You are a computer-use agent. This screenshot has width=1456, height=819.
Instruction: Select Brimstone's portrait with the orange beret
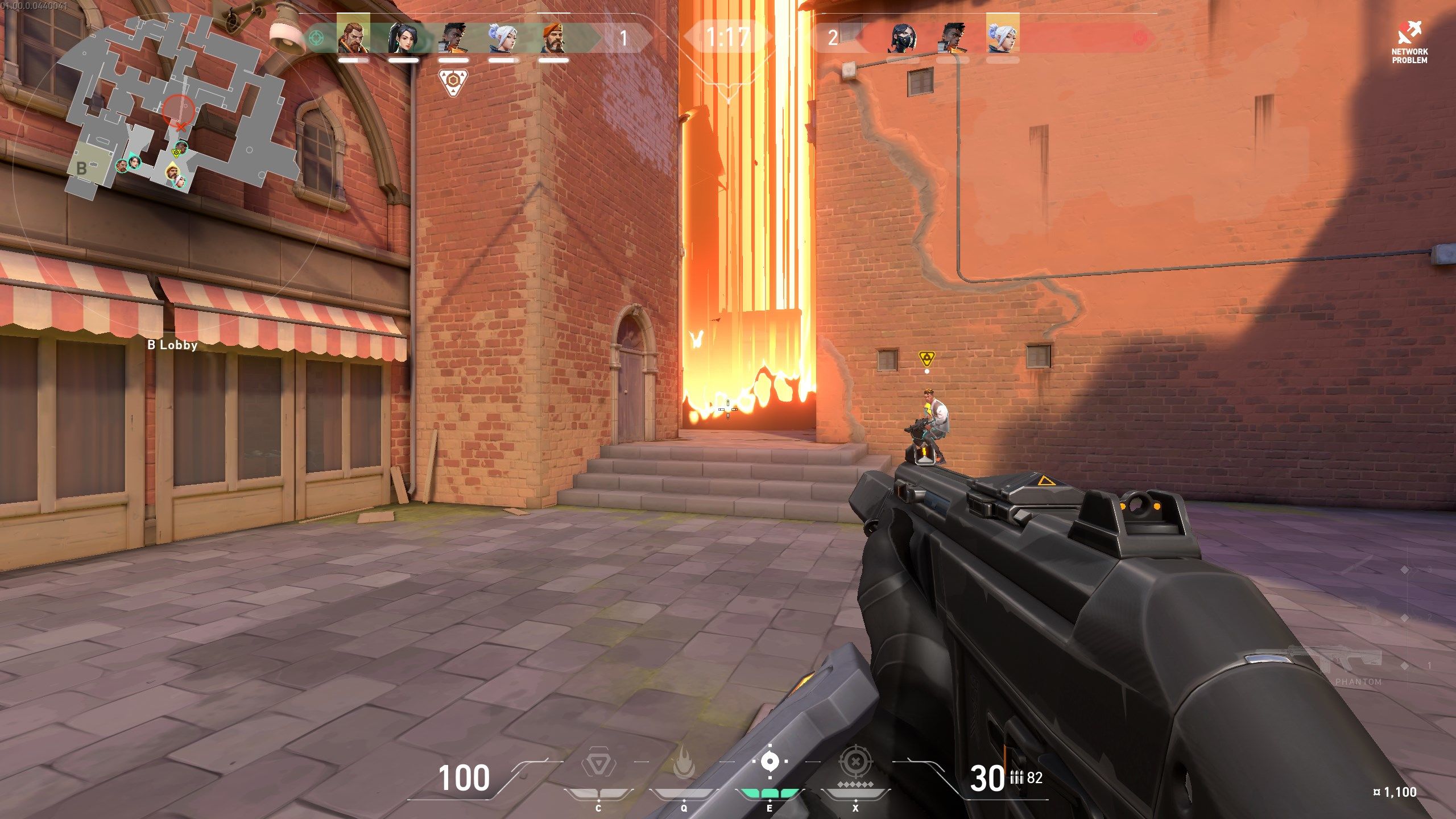553,38
